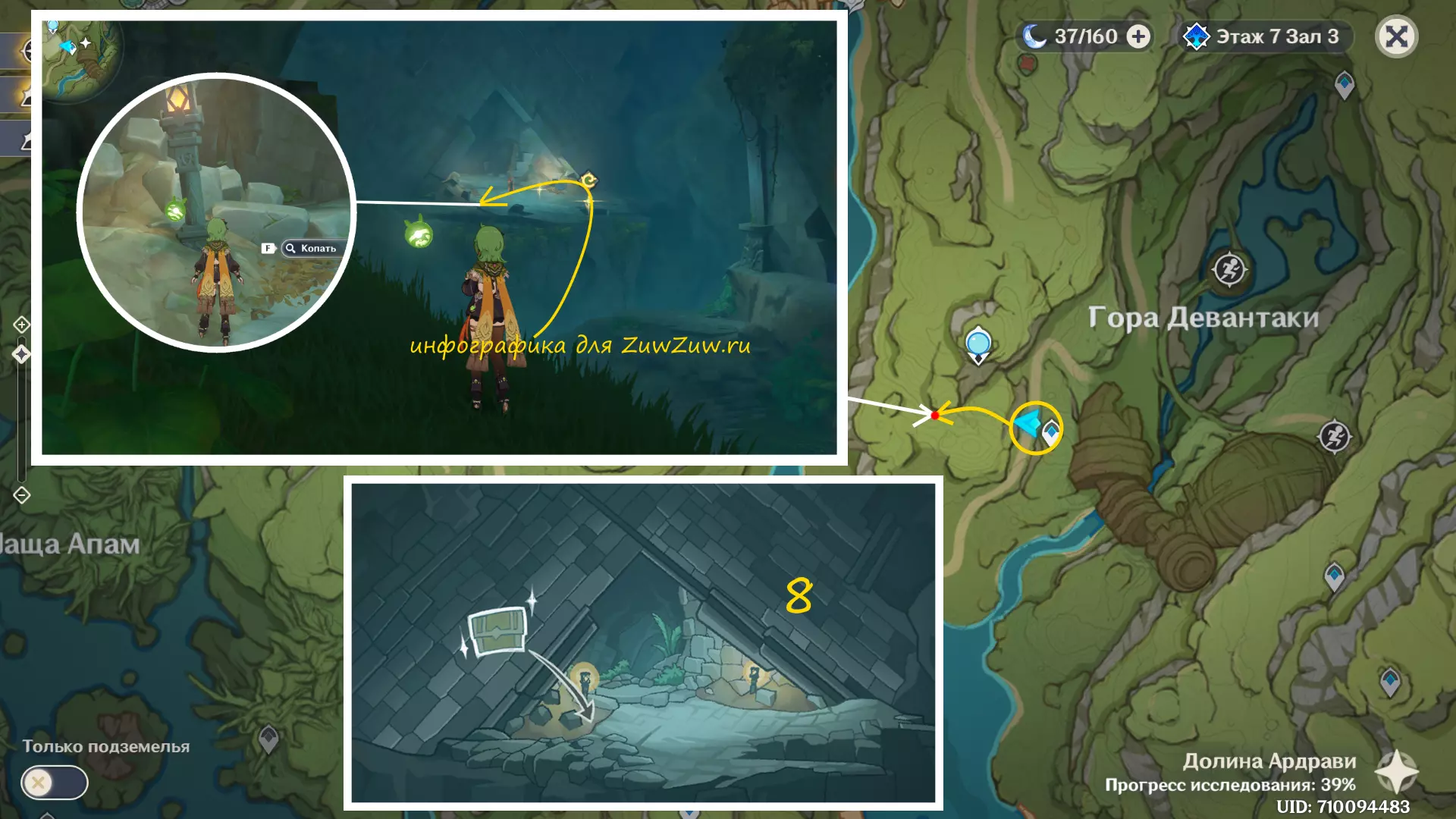Viewport: 1456px width, 819px height.
Task: Close the map screen
Action: (1396, 36)
